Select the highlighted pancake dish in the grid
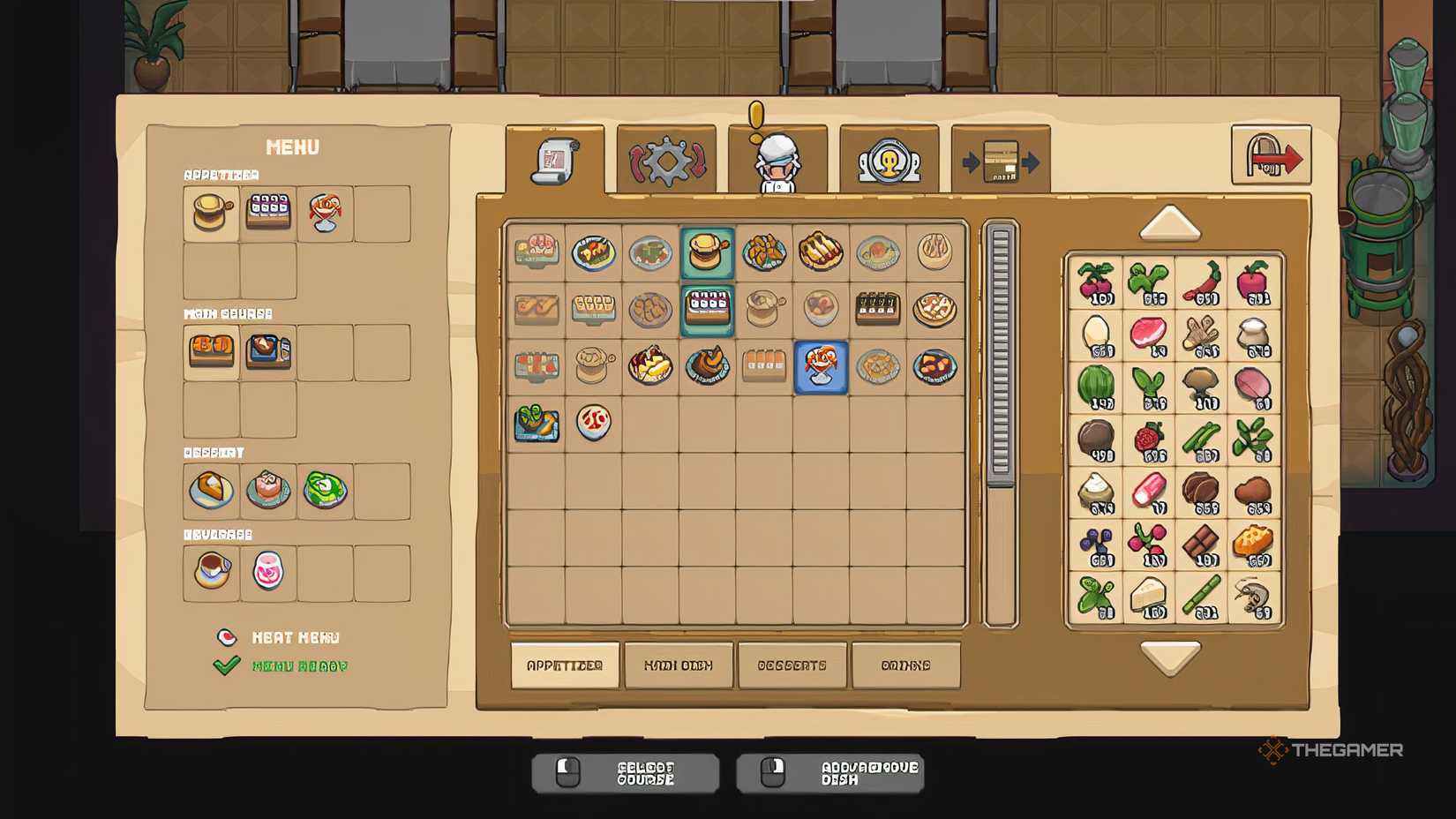The width and height of the screenshot is (1456, 819). (708, 252)
